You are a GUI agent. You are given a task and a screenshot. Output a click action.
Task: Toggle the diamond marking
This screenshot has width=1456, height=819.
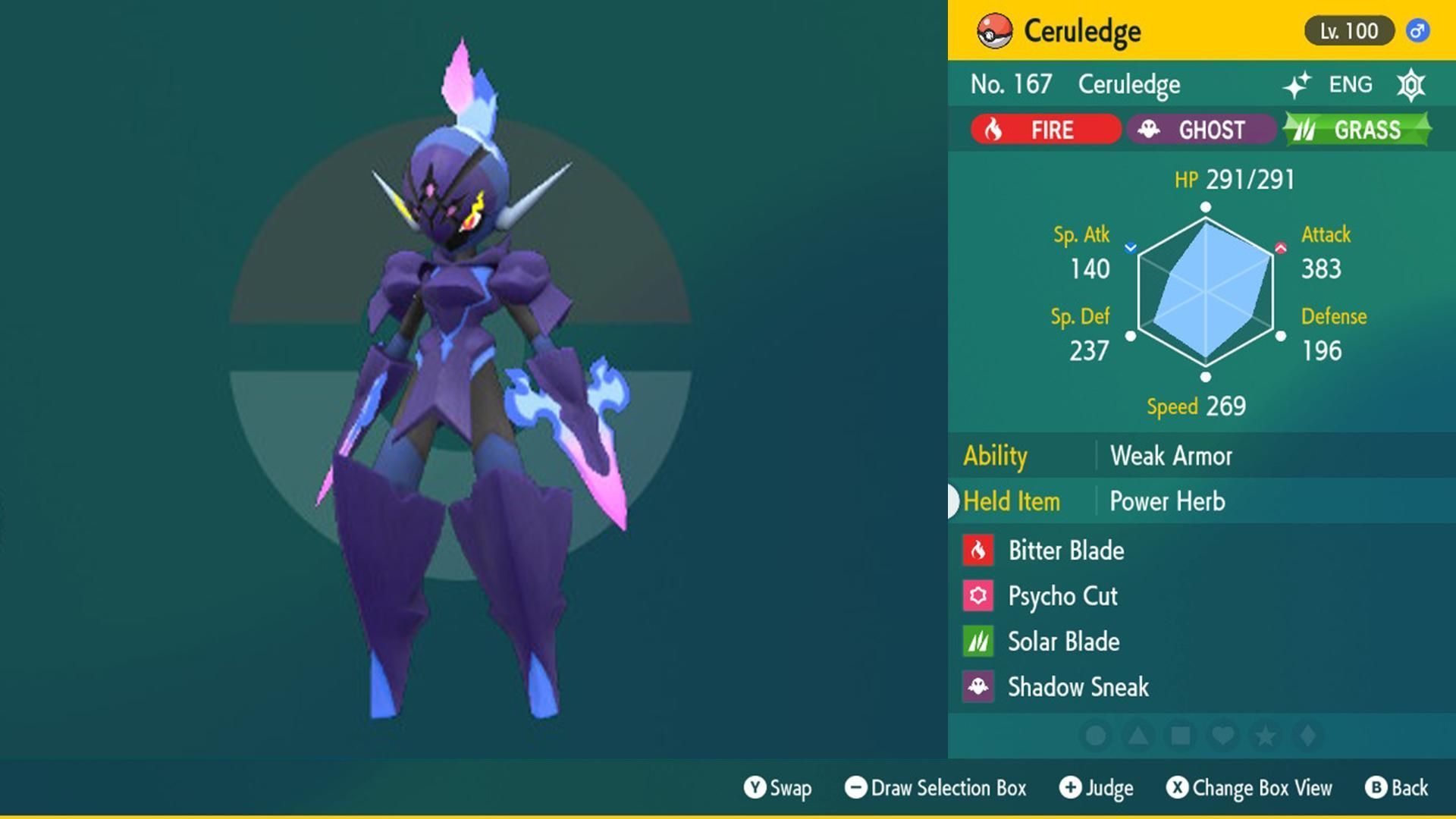1307,736
